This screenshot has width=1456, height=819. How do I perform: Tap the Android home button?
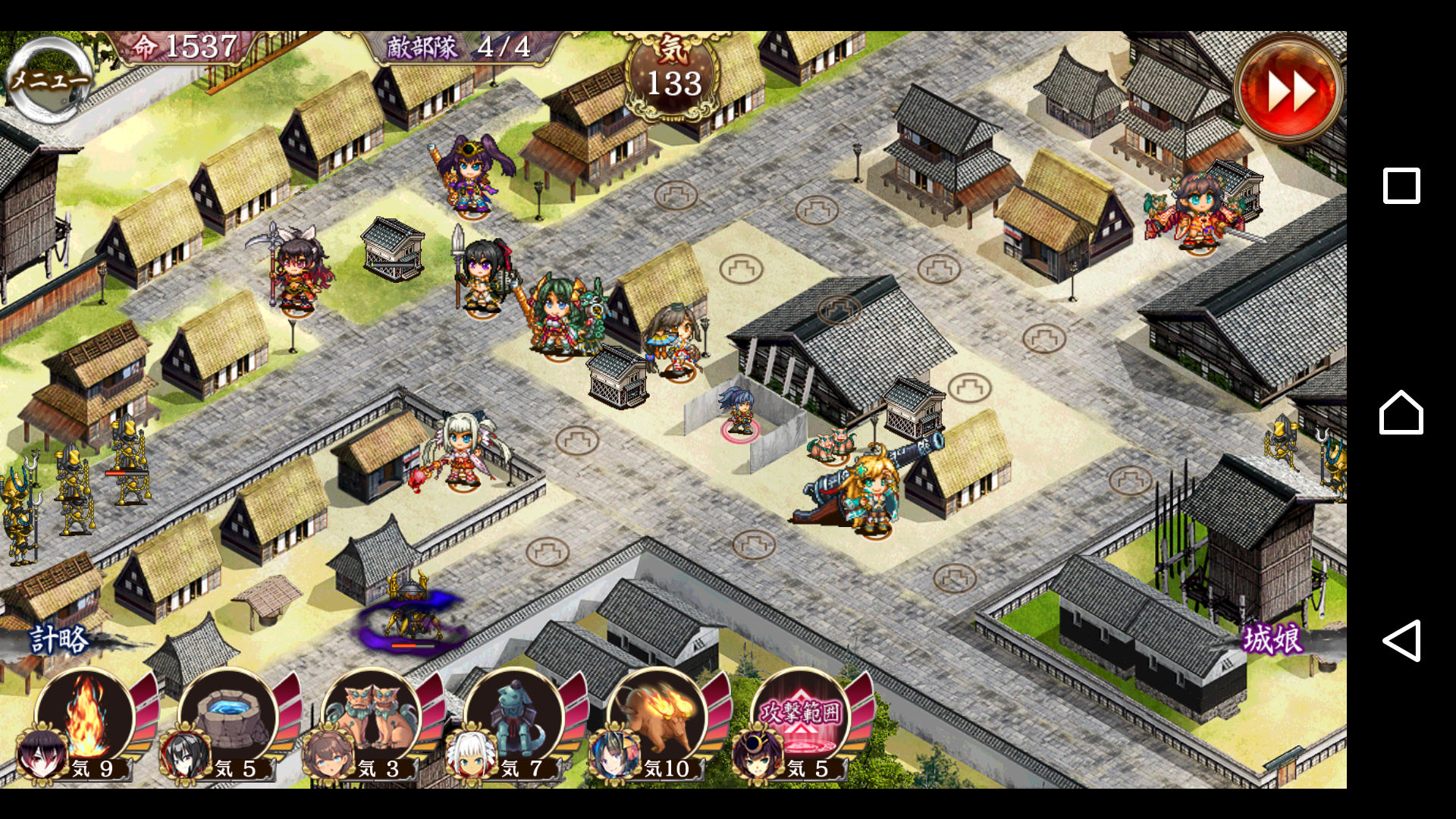pos(1401,413)
